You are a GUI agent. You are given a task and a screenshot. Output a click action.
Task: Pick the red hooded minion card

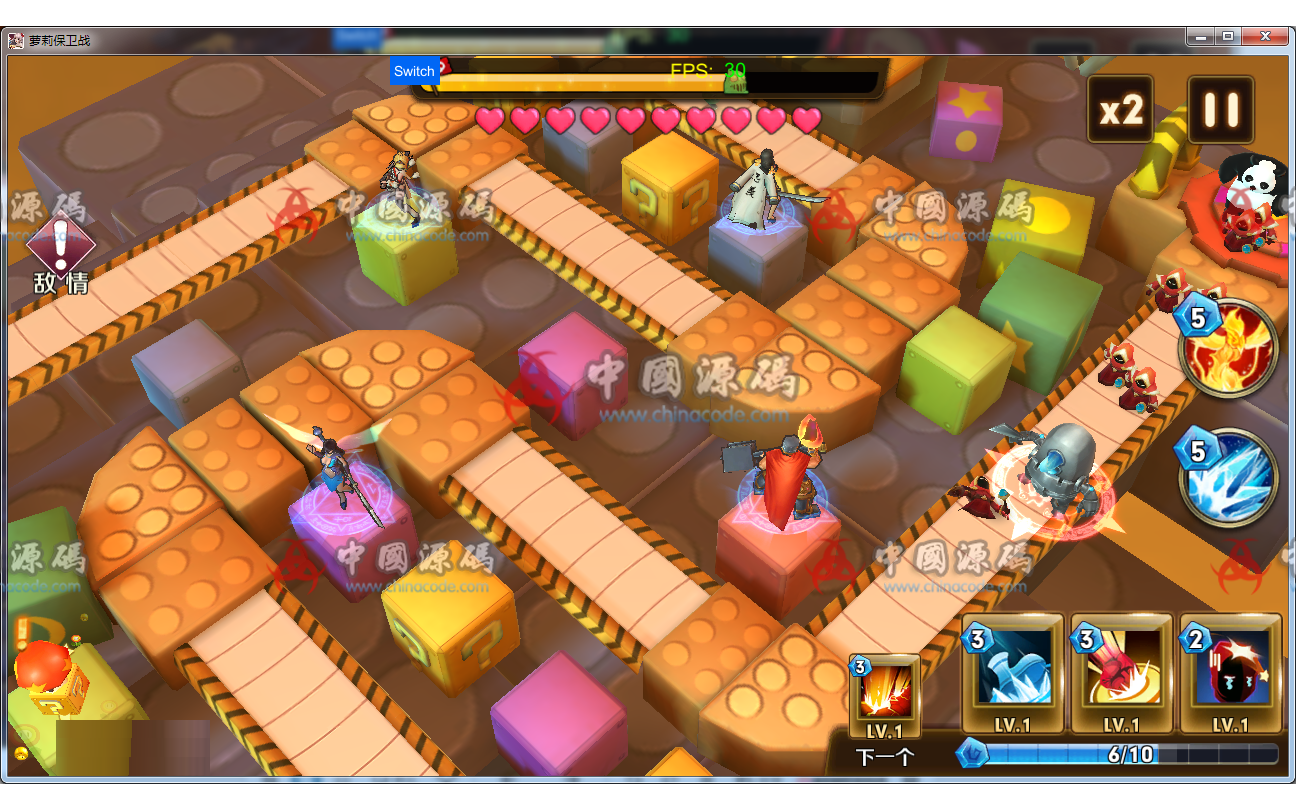click(x=1230, y=672)
